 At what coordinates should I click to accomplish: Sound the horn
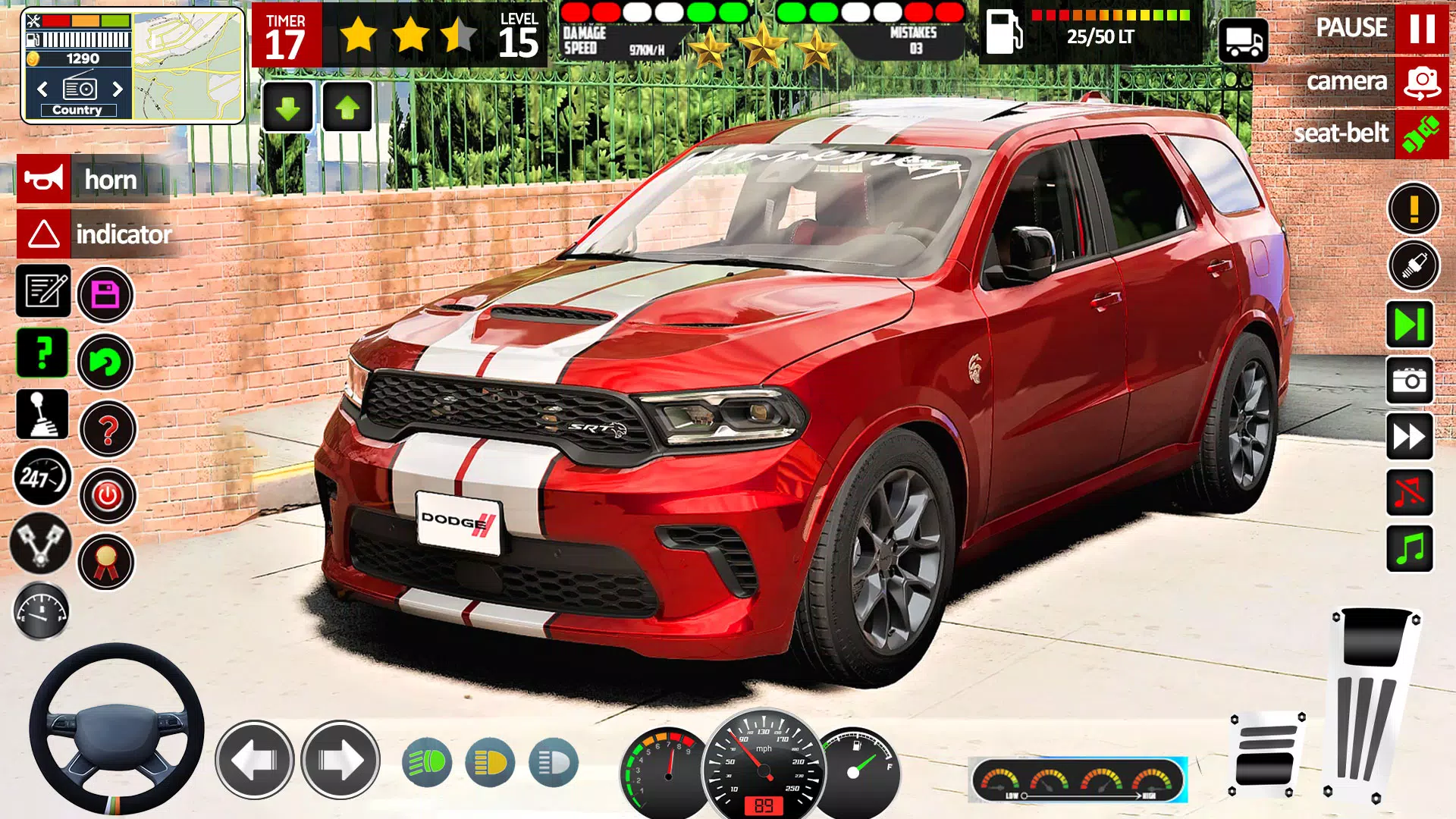[44, 179]
